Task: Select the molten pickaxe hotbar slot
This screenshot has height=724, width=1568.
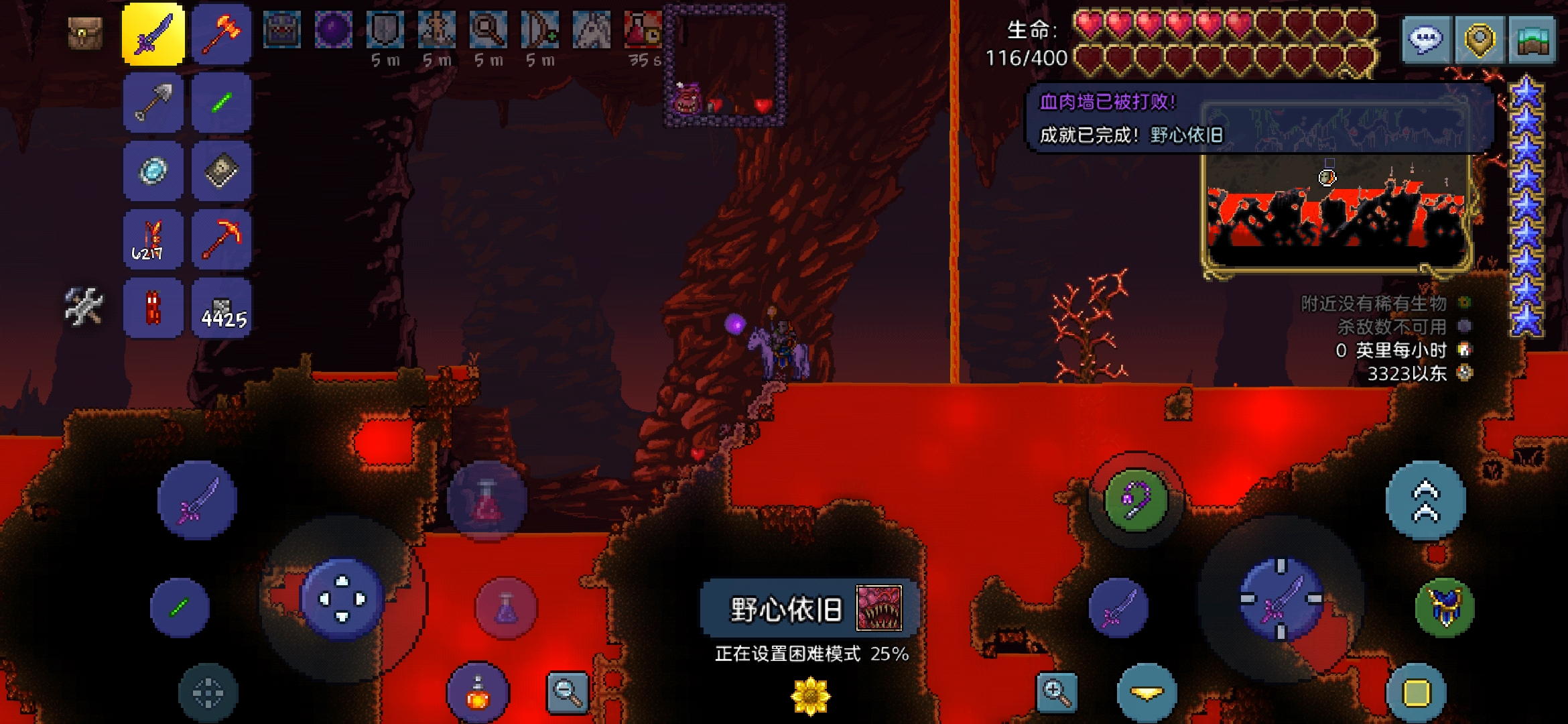Action: pyautogui.click(x=221, y=239)
